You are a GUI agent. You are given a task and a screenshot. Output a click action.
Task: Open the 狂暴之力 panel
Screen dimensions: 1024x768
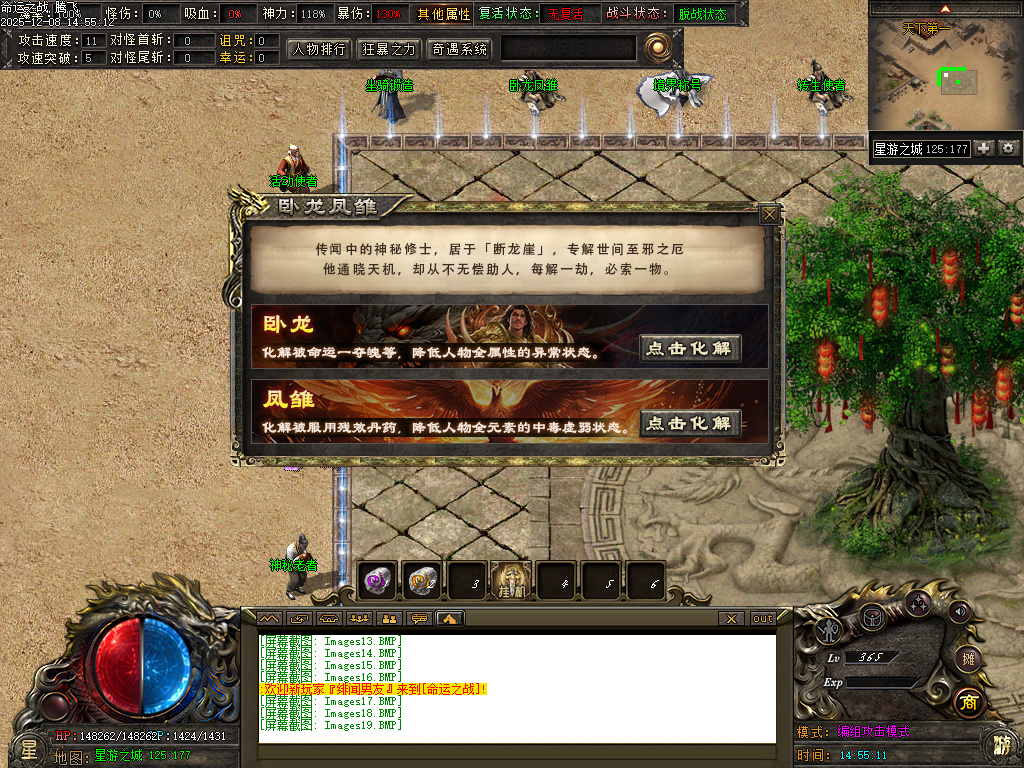tap(388, 48)
